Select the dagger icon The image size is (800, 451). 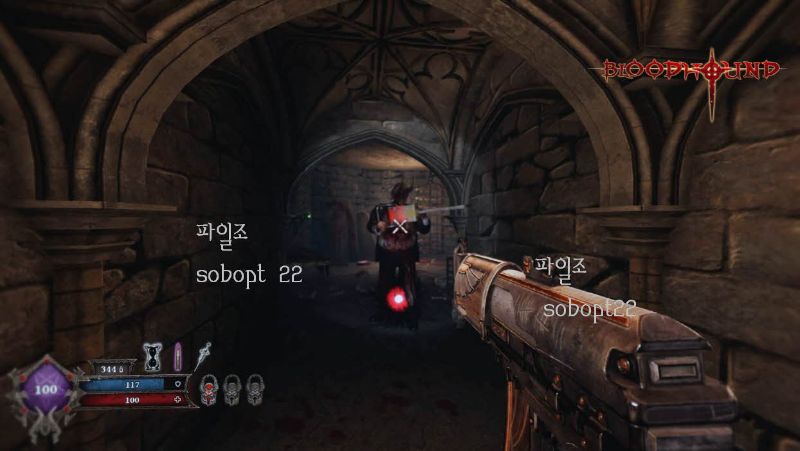coord(204,353)
